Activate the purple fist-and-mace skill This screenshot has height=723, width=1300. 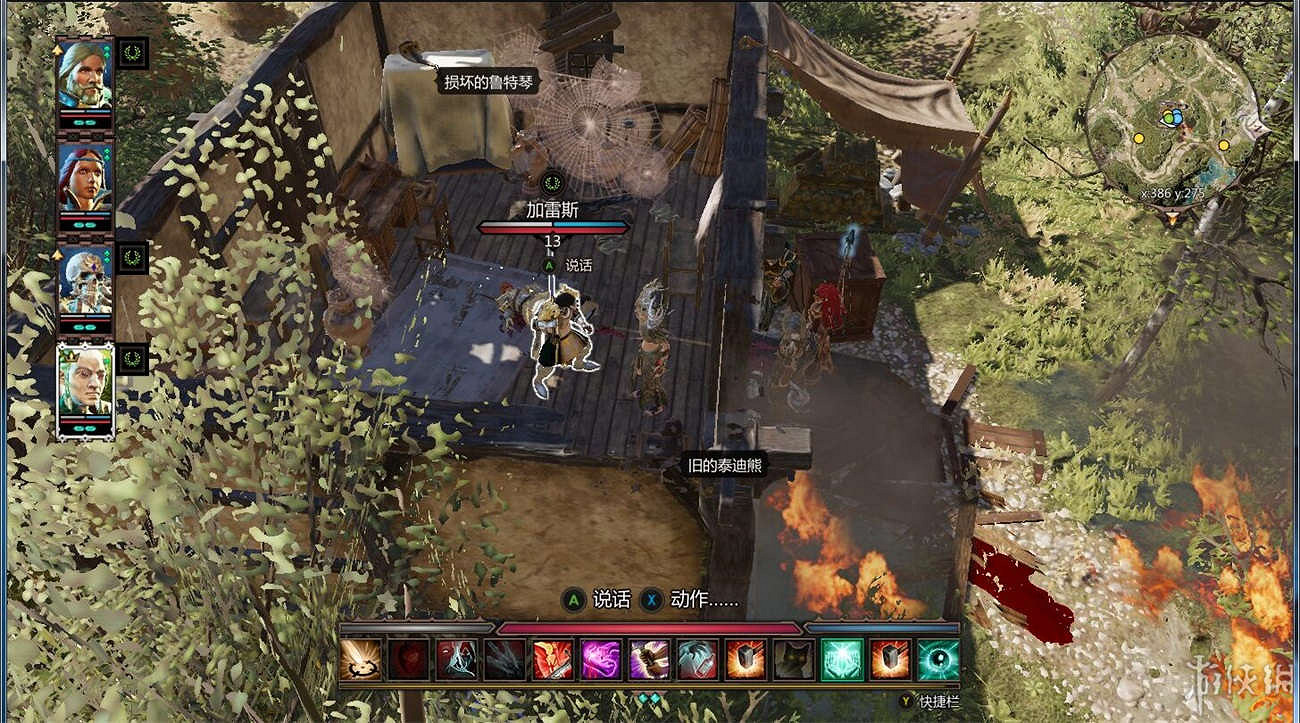(x=649, y=660)
